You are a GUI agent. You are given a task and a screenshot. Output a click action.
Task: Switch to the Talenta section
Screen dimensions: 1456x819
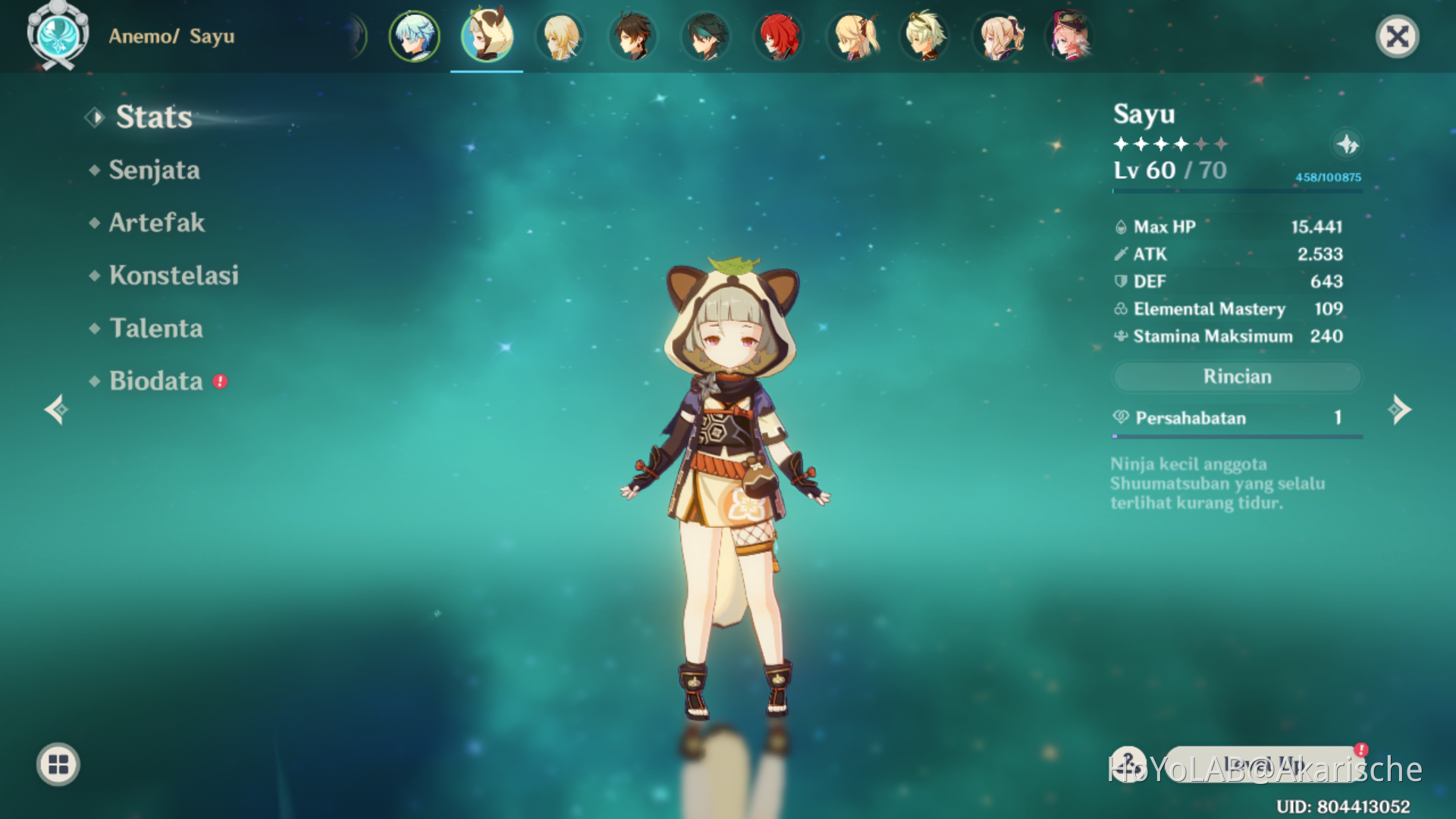point(155,328)
